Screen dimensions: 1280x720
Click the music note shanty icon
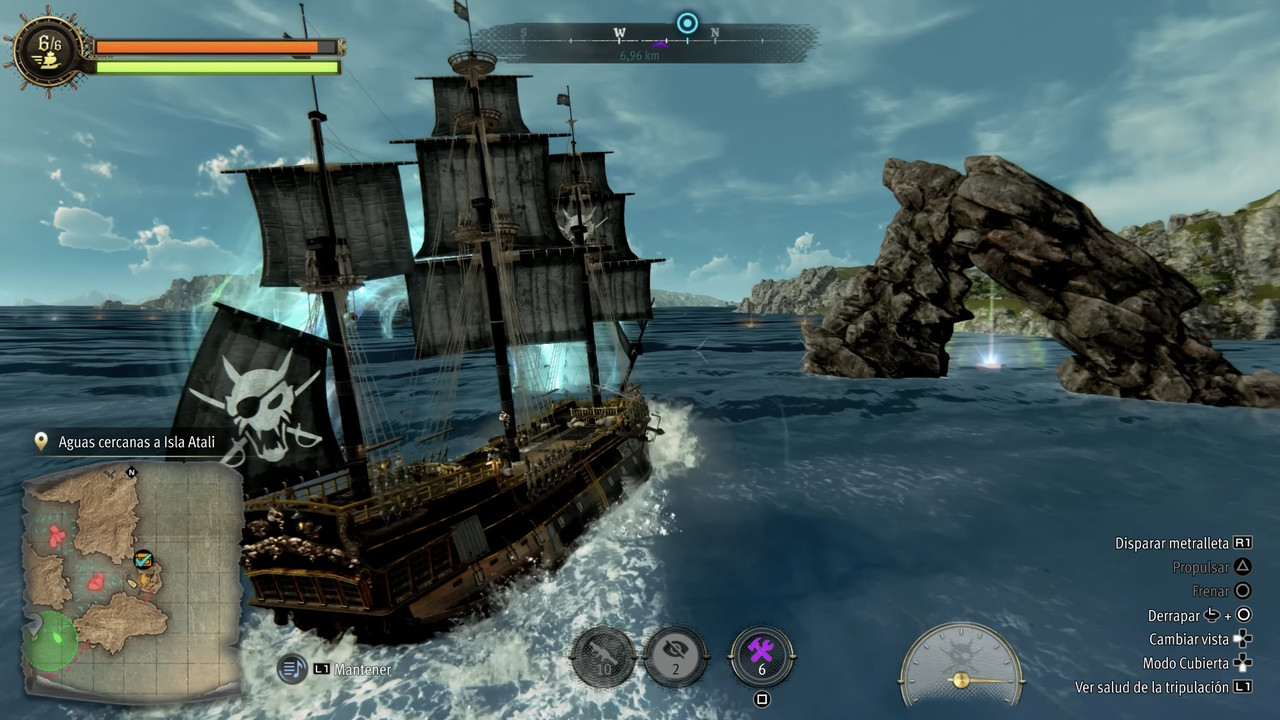pos(292,668)
